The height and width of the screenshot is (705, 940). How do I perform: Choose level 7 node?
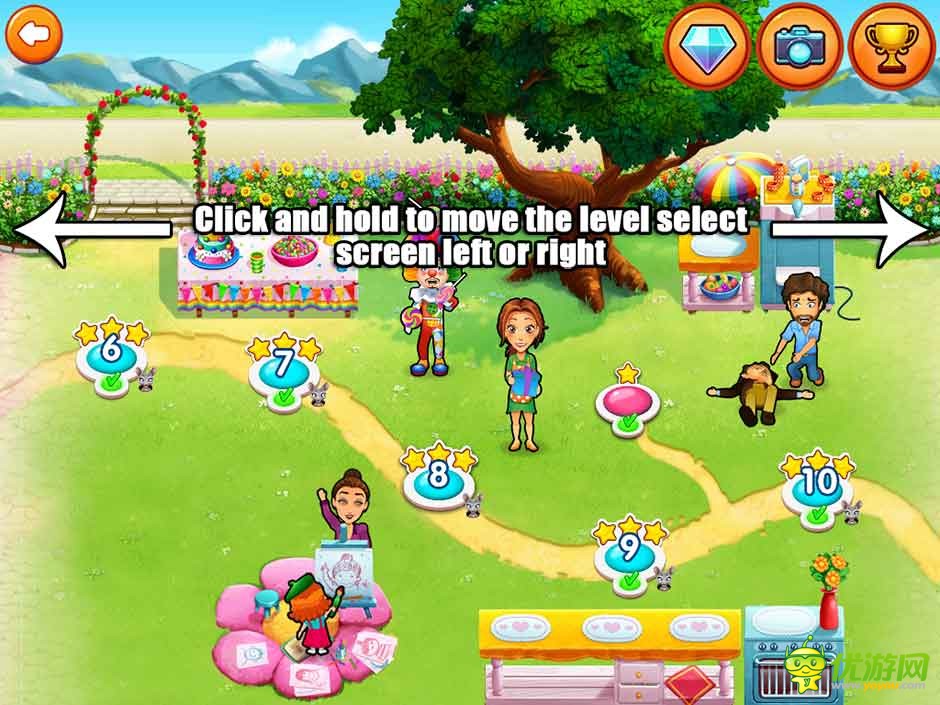click(283, 368)
